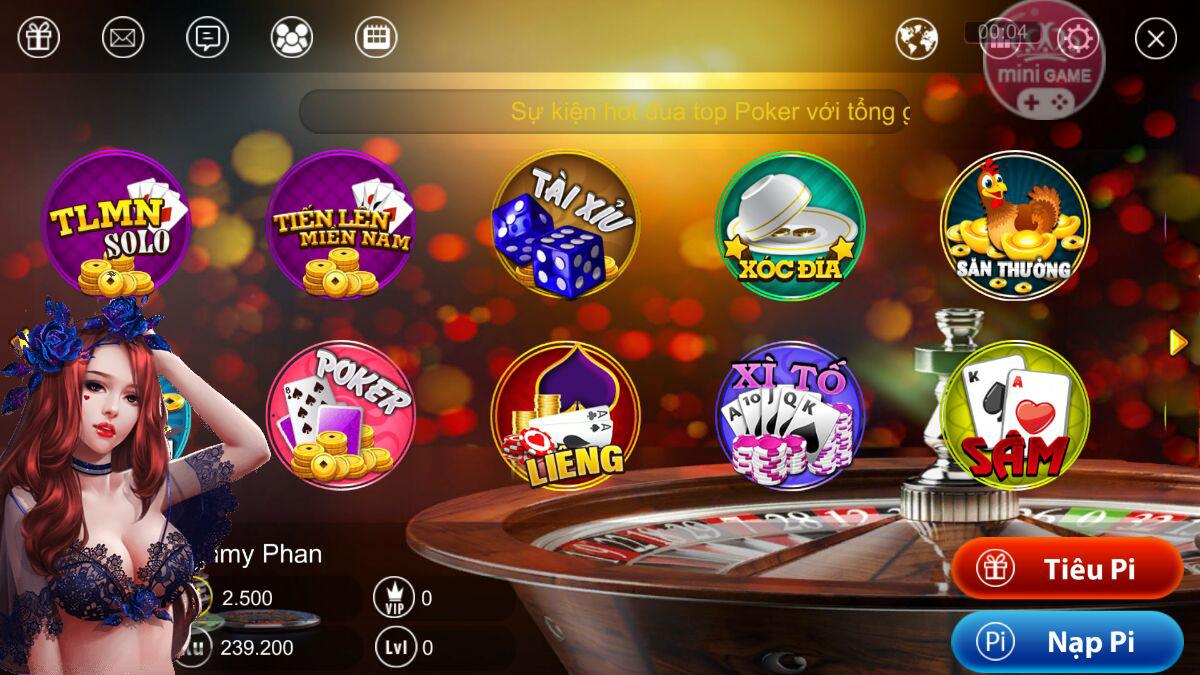Image resolution: width=1200 pixels, height=675 pixels.
Task: Play the Poker game
Action: [340, 415]
